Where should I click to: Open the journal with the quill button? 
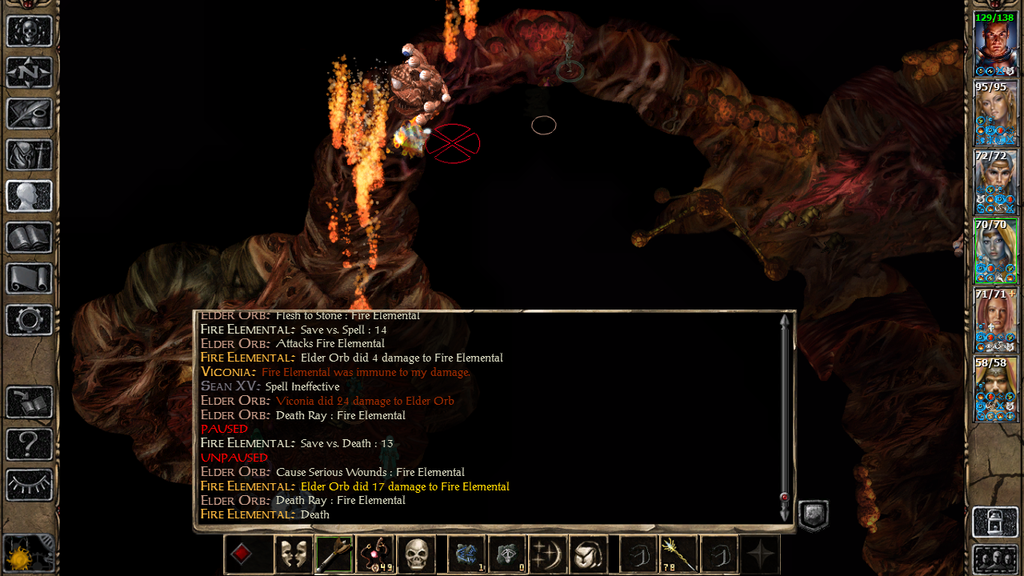tap(29, 113)
